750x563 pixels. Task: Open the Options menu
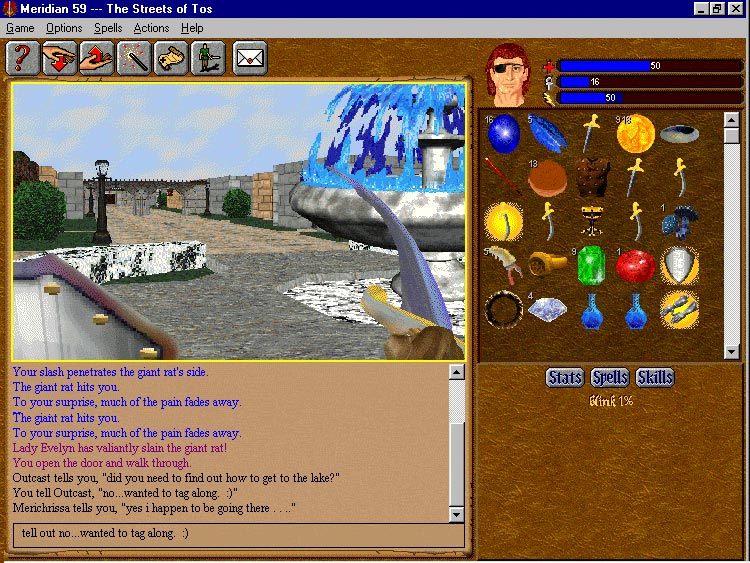[64, 28]
